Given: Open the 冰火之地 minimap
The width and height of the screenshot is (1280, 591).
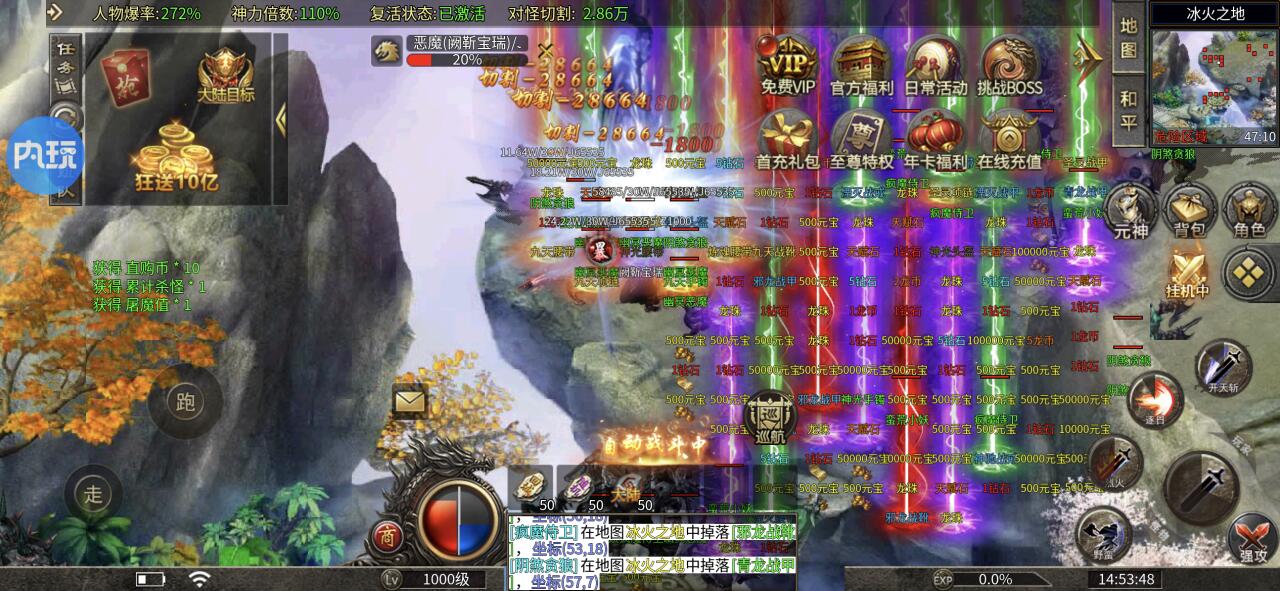Looking at the screenshot, I should 1214,87.
